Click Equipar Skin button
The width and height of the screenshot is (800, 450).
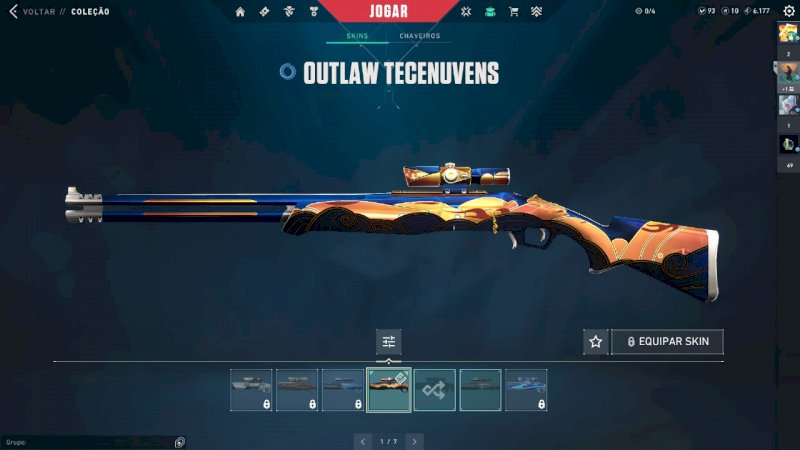click(667, 342)
